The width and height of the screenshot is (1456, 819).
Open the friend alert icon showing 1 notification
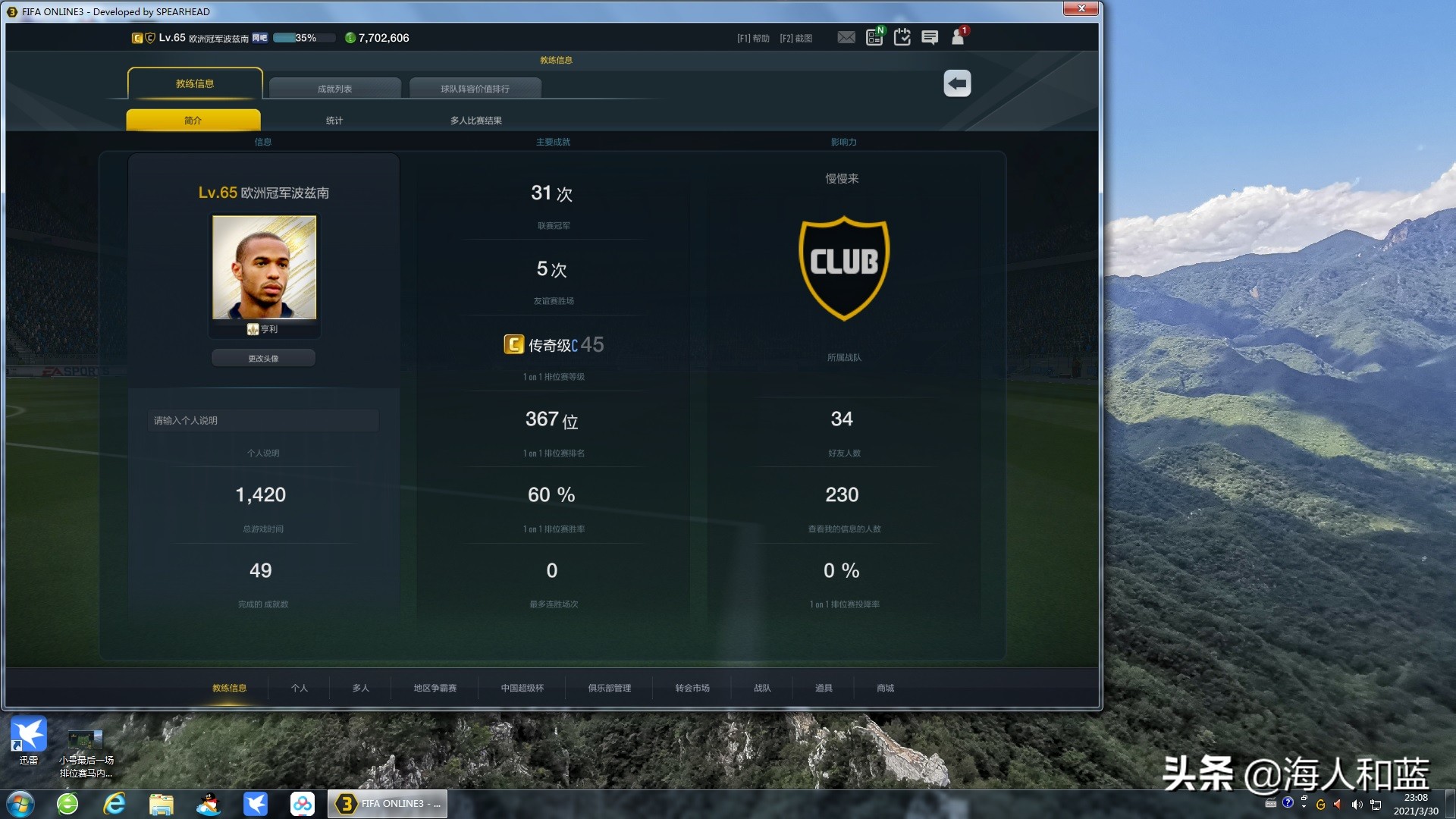pyautogui.click(x=956, y=36)
